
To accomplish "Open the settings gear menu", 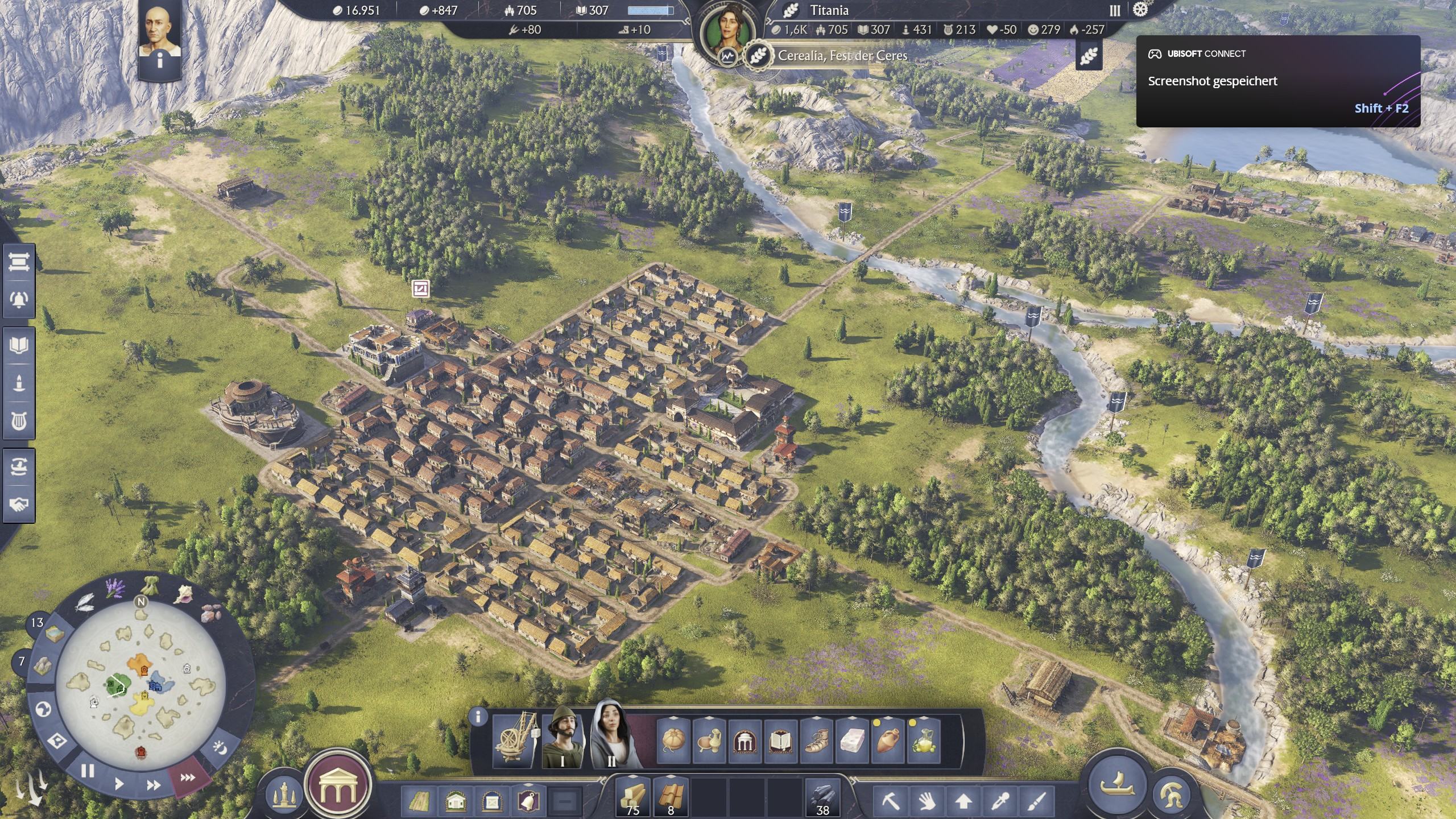I will [1140, 10].
